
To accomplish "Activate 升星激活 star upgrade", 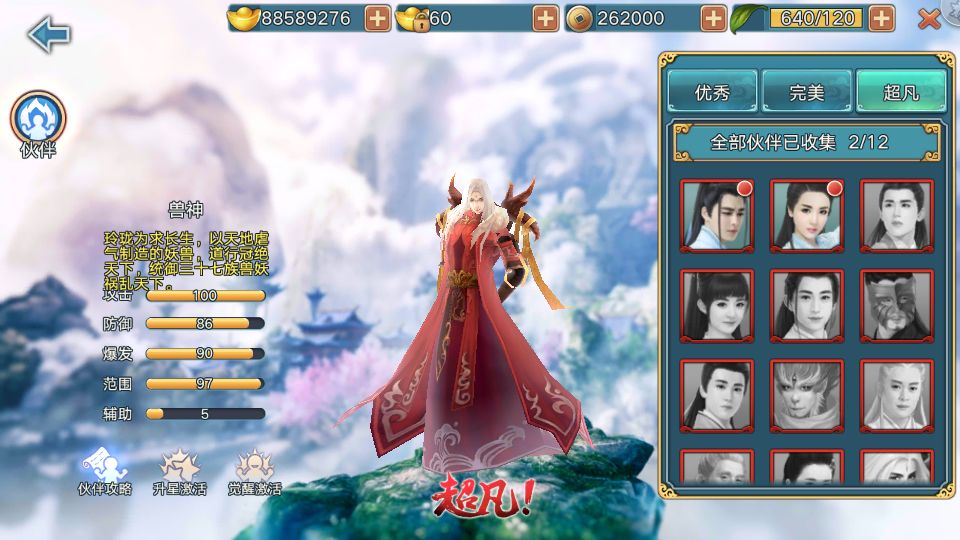I will point(179,472).
